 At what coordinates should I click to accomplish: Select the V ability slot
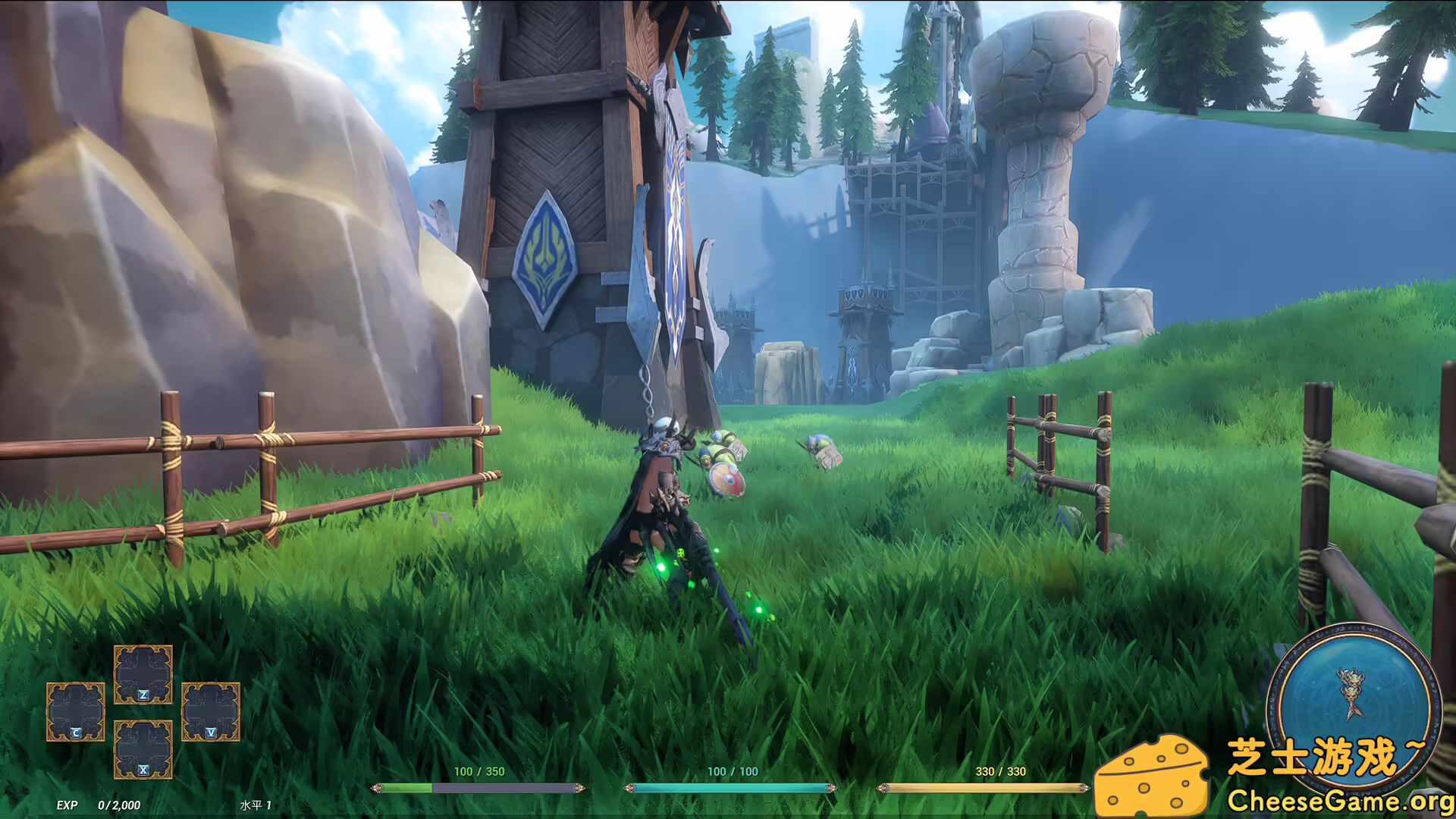[212, 713]
